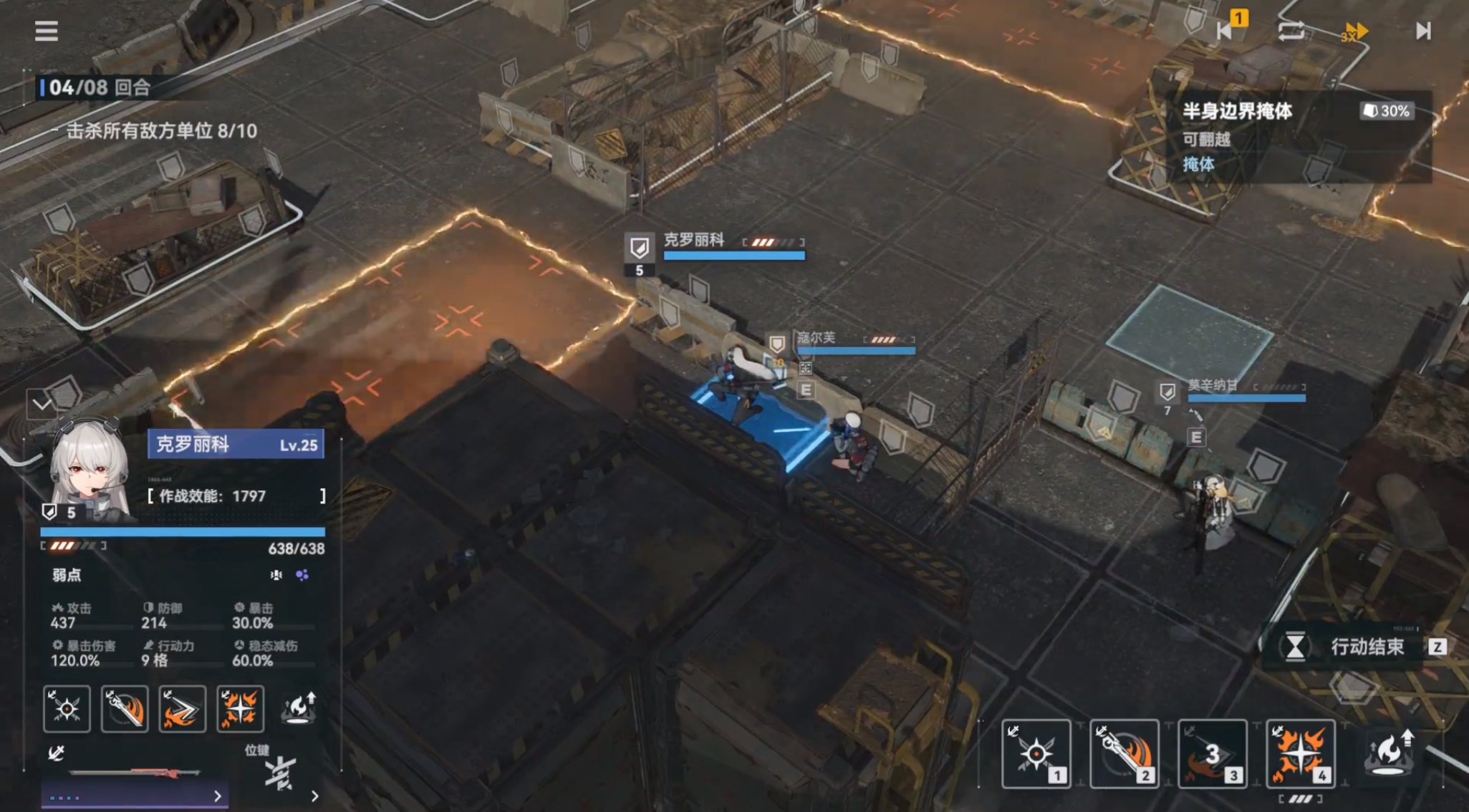
Task: Toggle the 3X battle speed button
Action: click(x=1354, y=32)
